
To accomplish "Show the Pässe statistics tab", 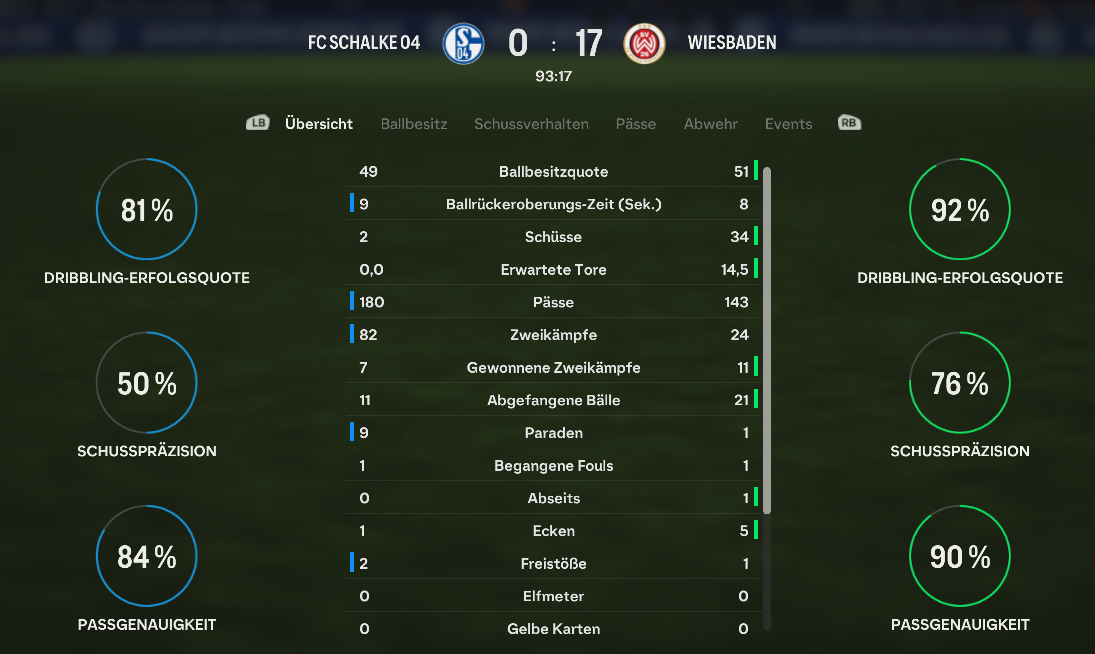I will (636, 124).
